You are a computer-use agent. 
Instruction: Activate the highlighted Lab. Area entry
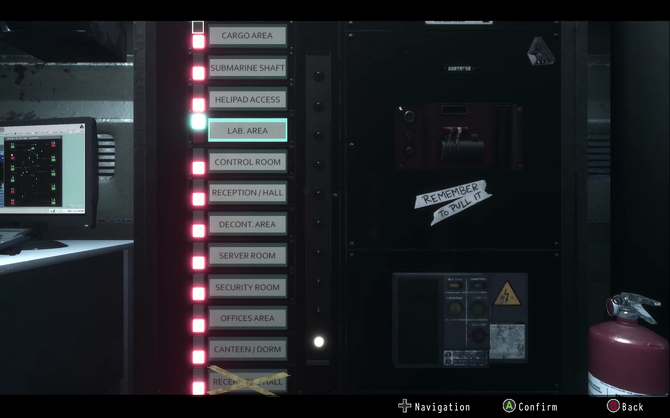tap(247, 130)
